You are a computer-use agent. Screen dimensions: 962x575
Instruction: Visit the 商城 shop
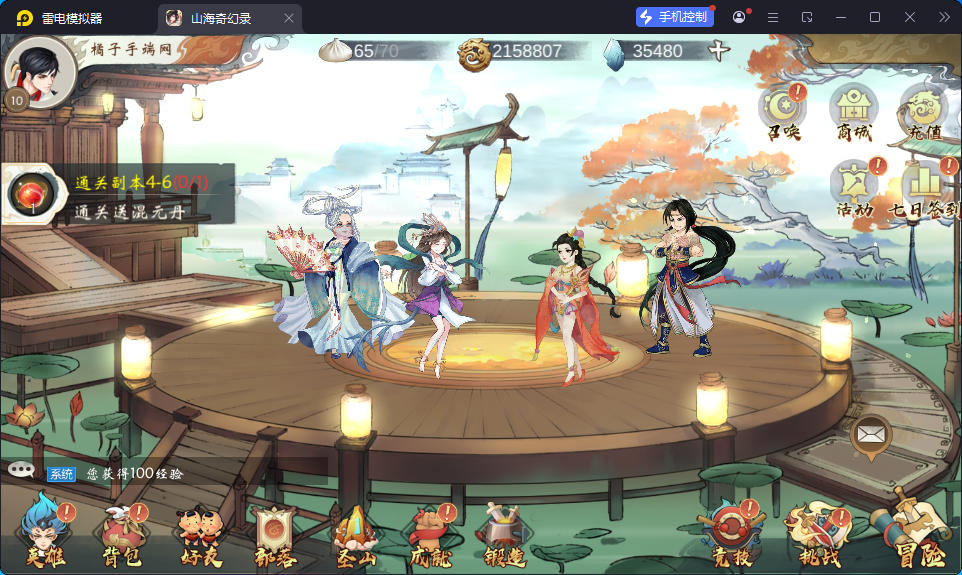(853, 111)
